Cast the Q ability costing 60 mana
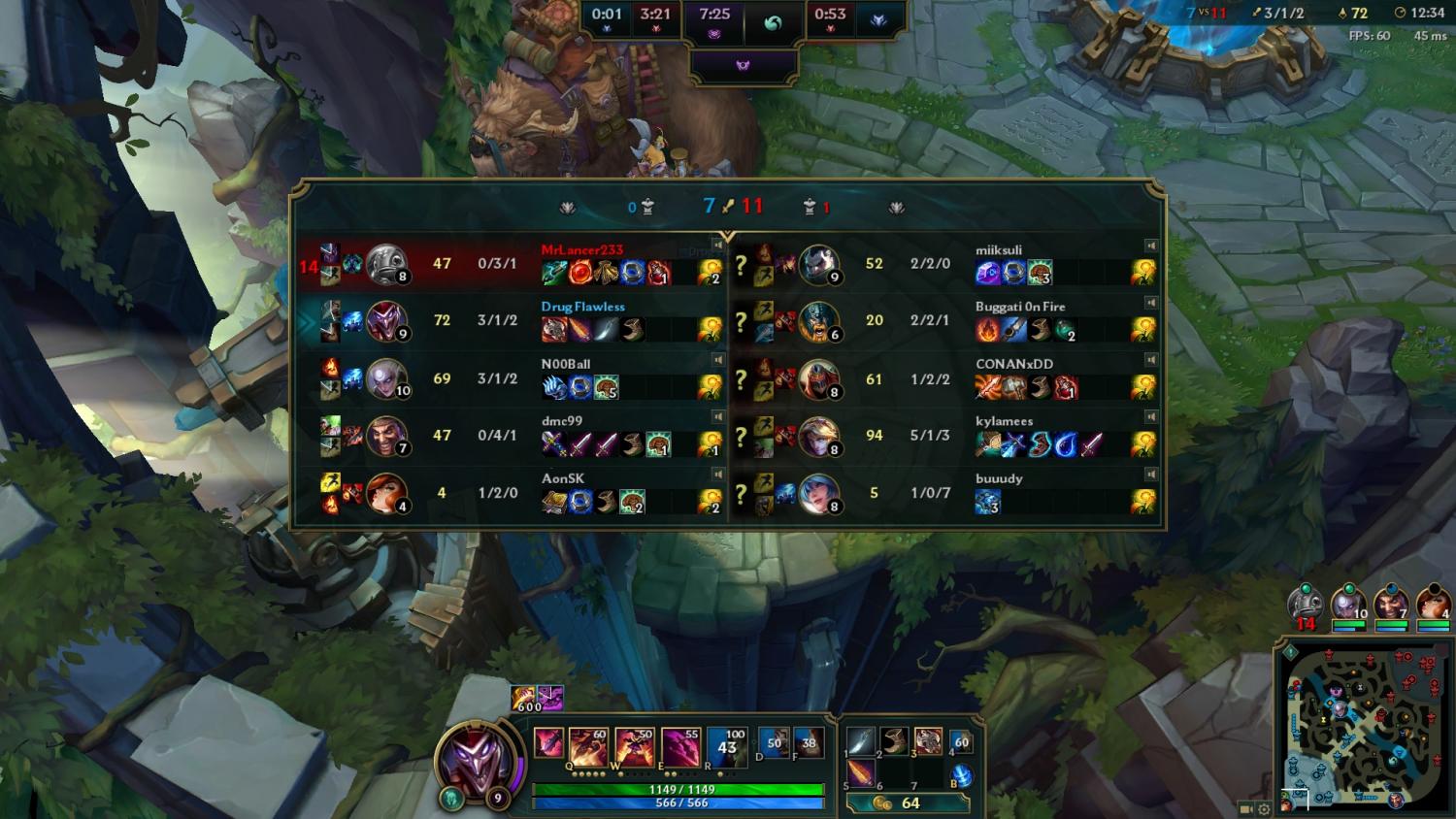 [588, 747]
